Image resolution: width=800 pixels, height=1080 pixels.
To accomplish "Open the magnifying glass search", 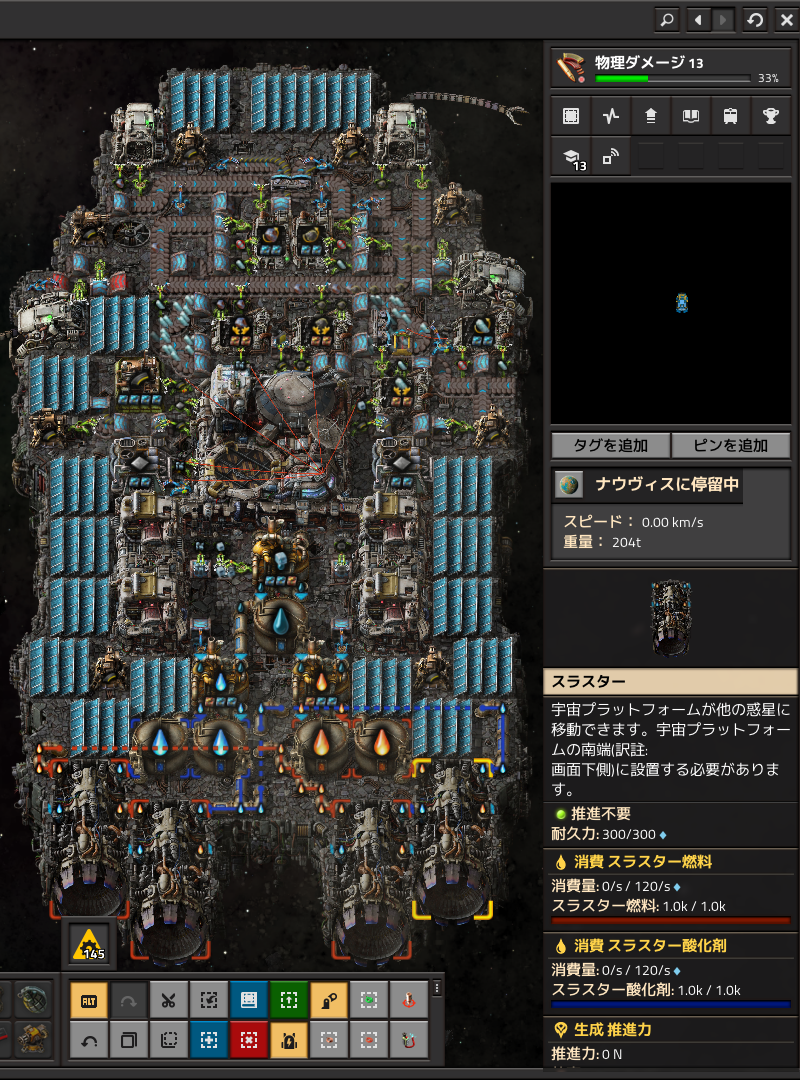I will [x=666, y=19].
